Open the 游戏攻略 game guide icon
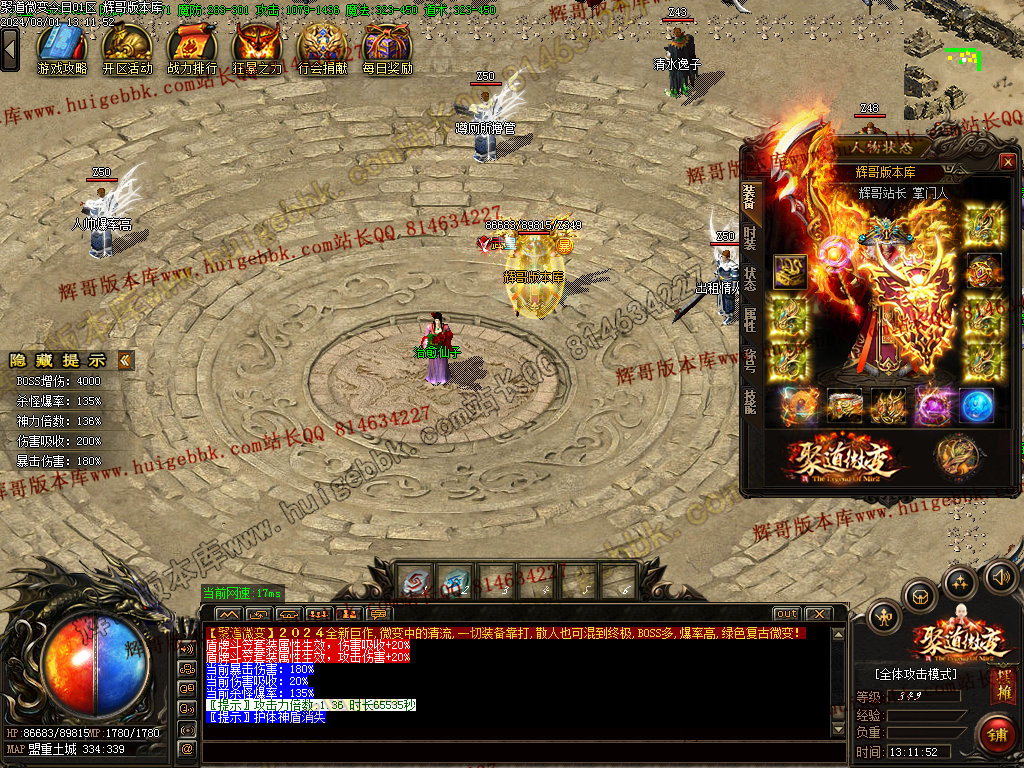The height and width of the screenshot is (768, 1024). (62, 47)
